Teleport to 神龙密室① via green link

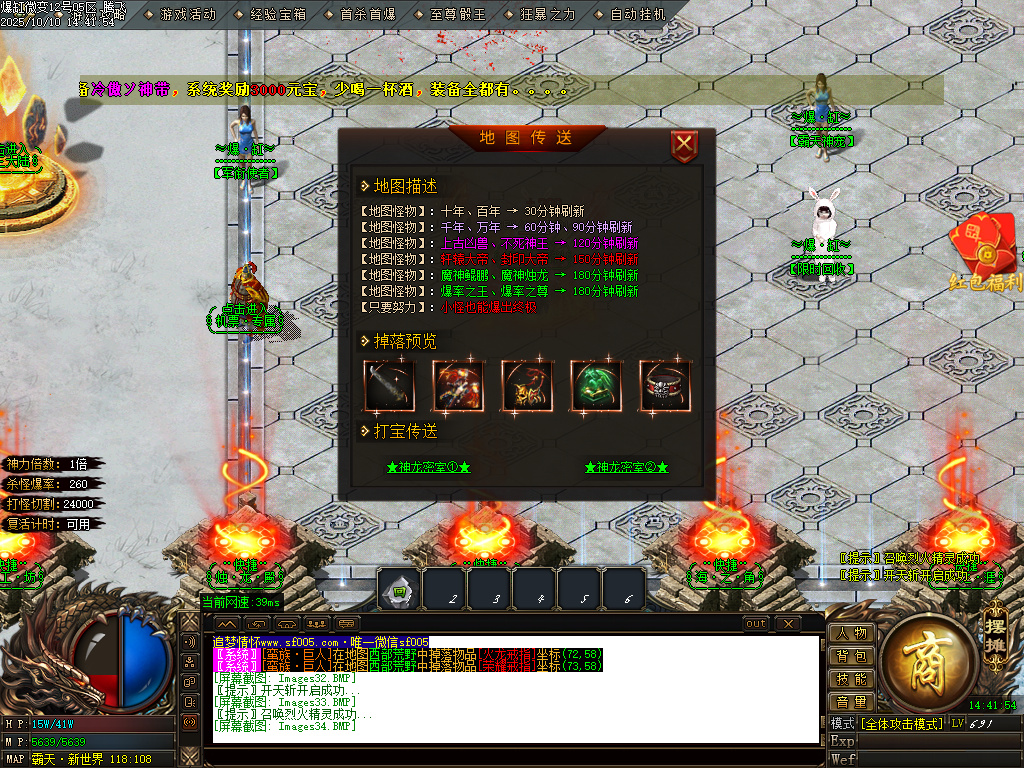[x=428, y=467]
